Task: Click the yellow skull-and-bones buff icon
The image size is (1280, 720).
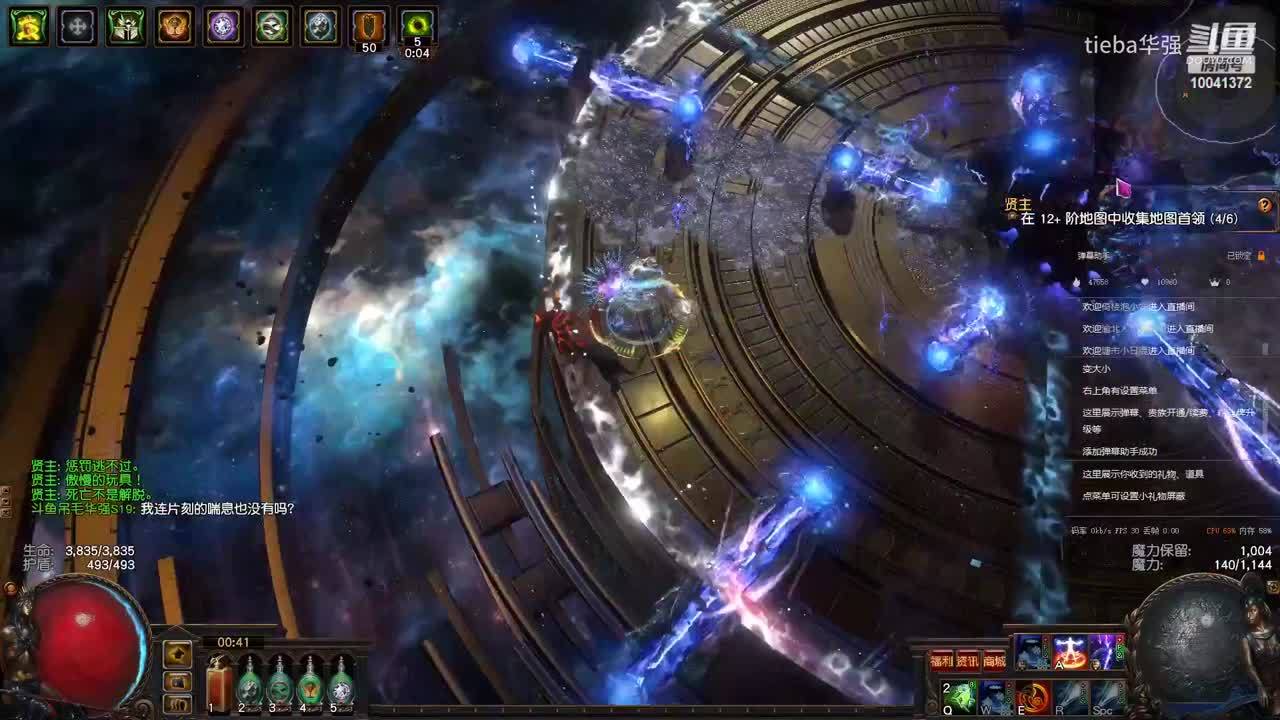Action: (x=29, y=26)
